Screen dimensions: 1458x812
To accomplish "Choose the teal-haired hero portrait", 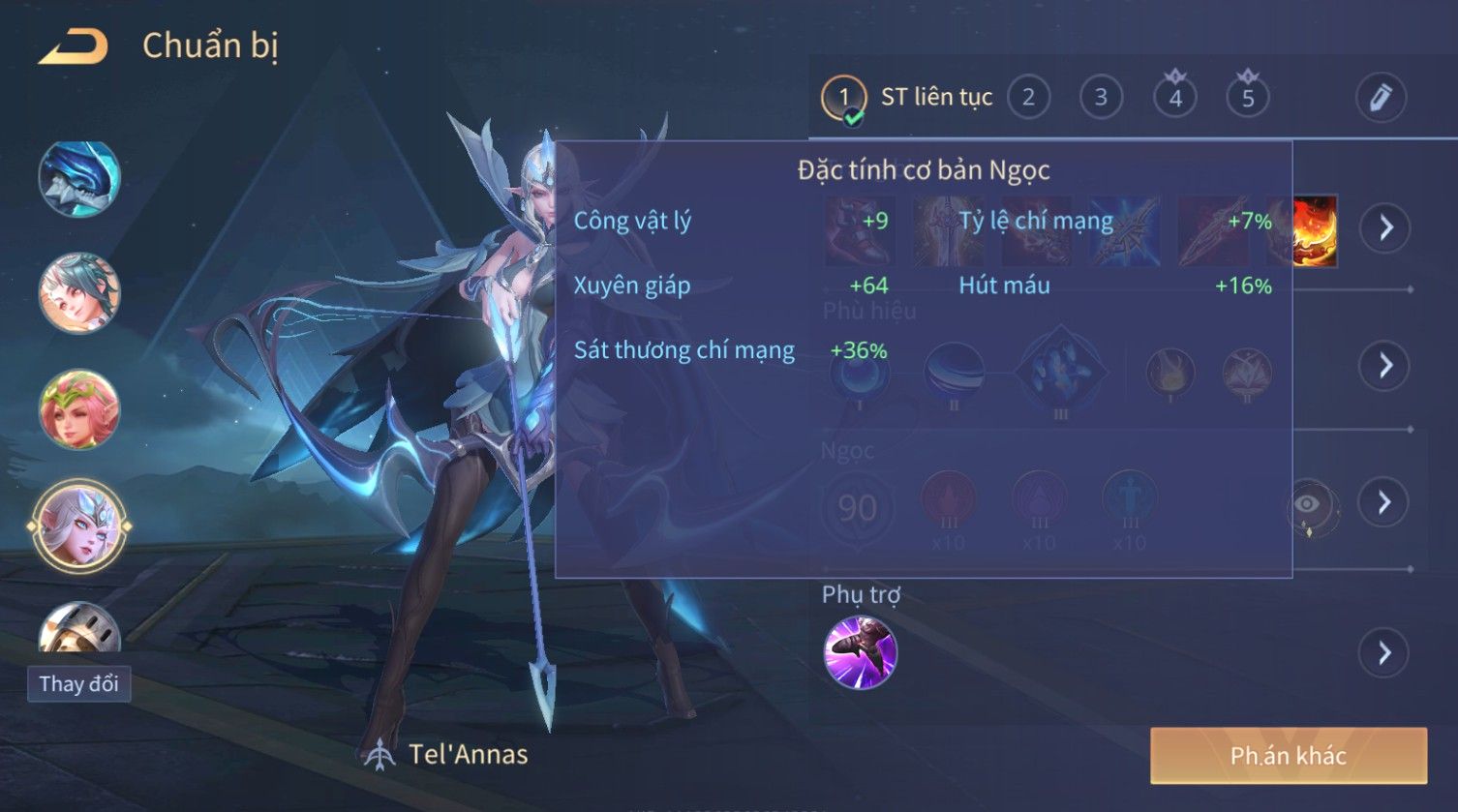I will pyautogui.click(x=79, y=292).
